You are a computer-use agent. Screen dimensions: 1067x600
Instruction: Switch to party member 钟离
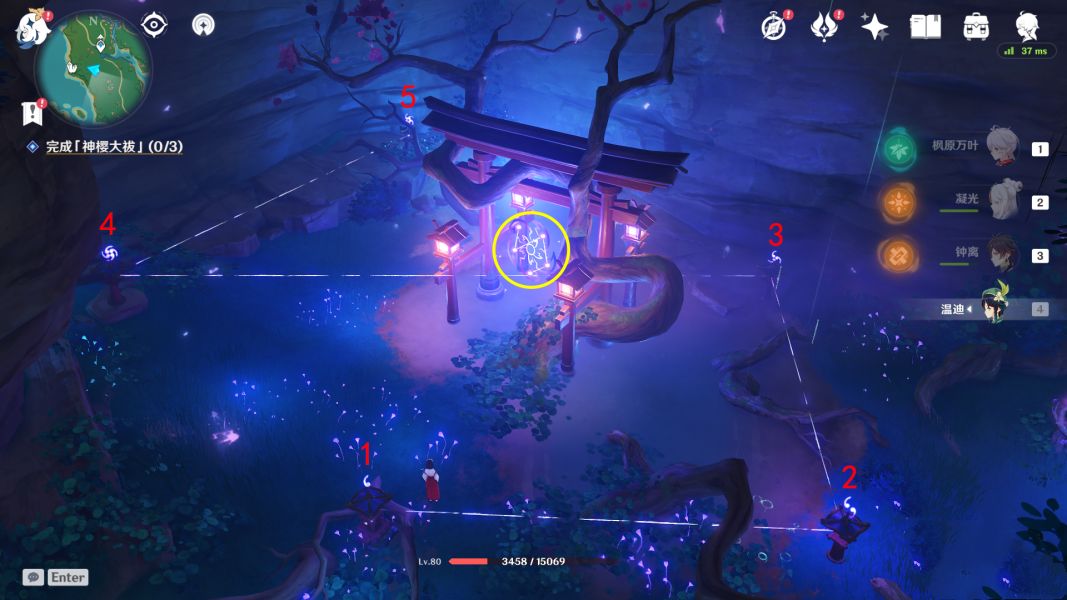pyautogui.click(x=1004, y=255)
